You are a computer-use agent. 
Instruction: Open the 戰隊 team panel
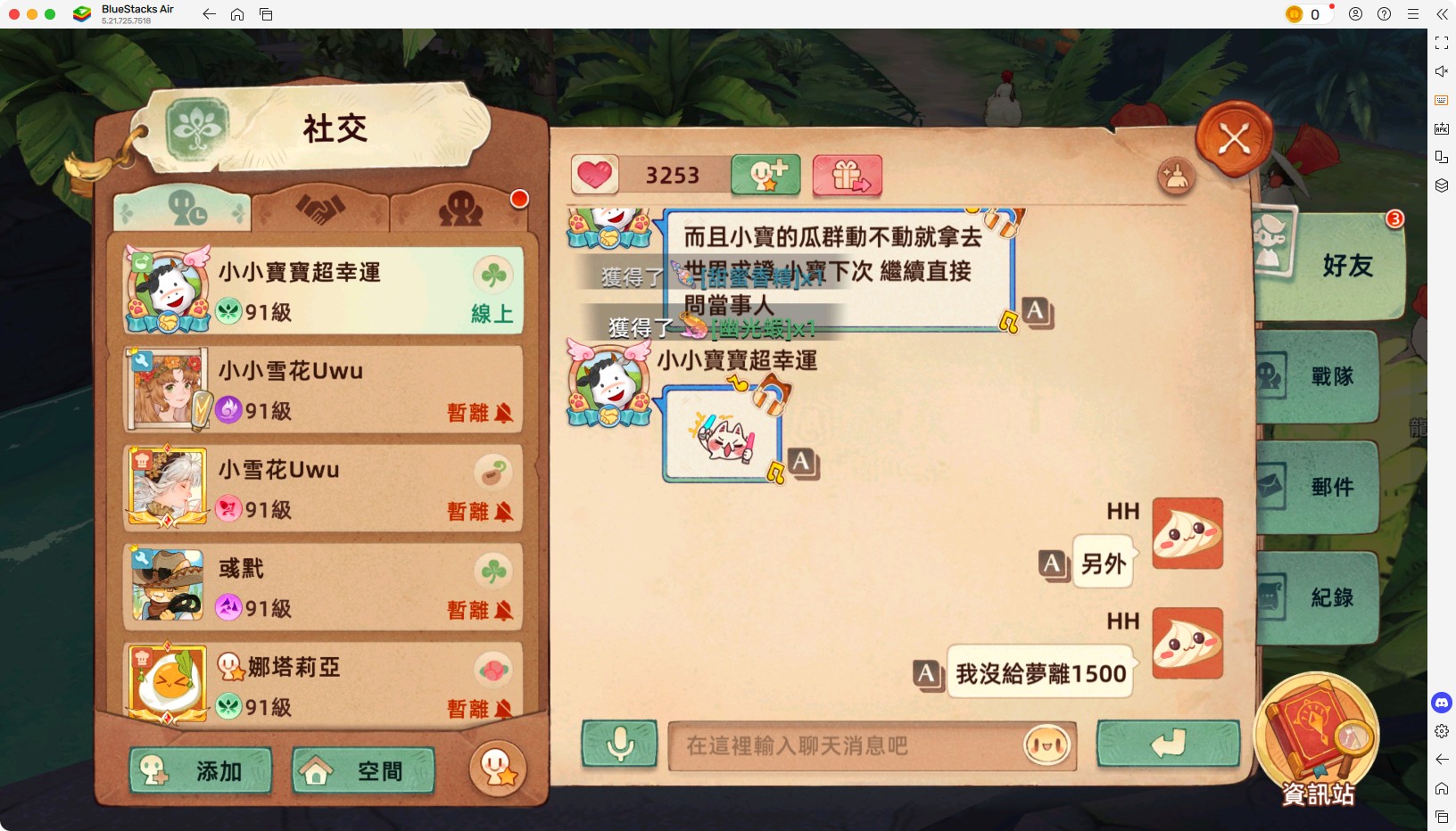coord(1329,377)
